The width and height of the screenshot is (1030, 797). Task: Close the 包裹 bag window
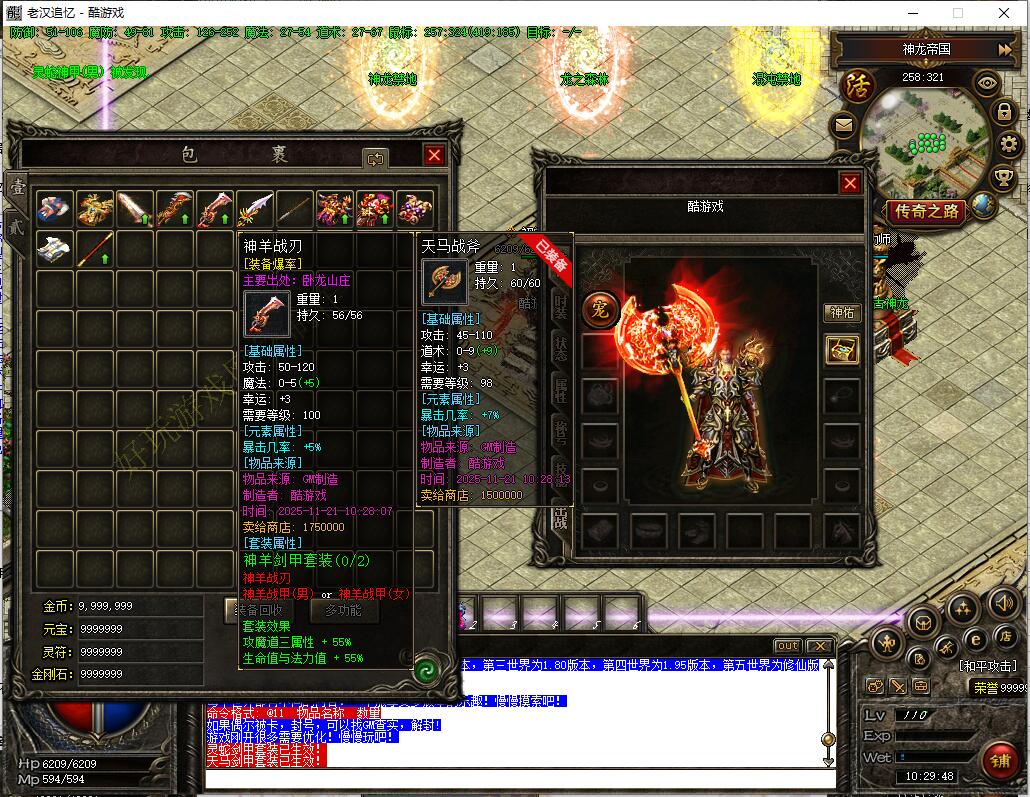click(x=433, y=155)
